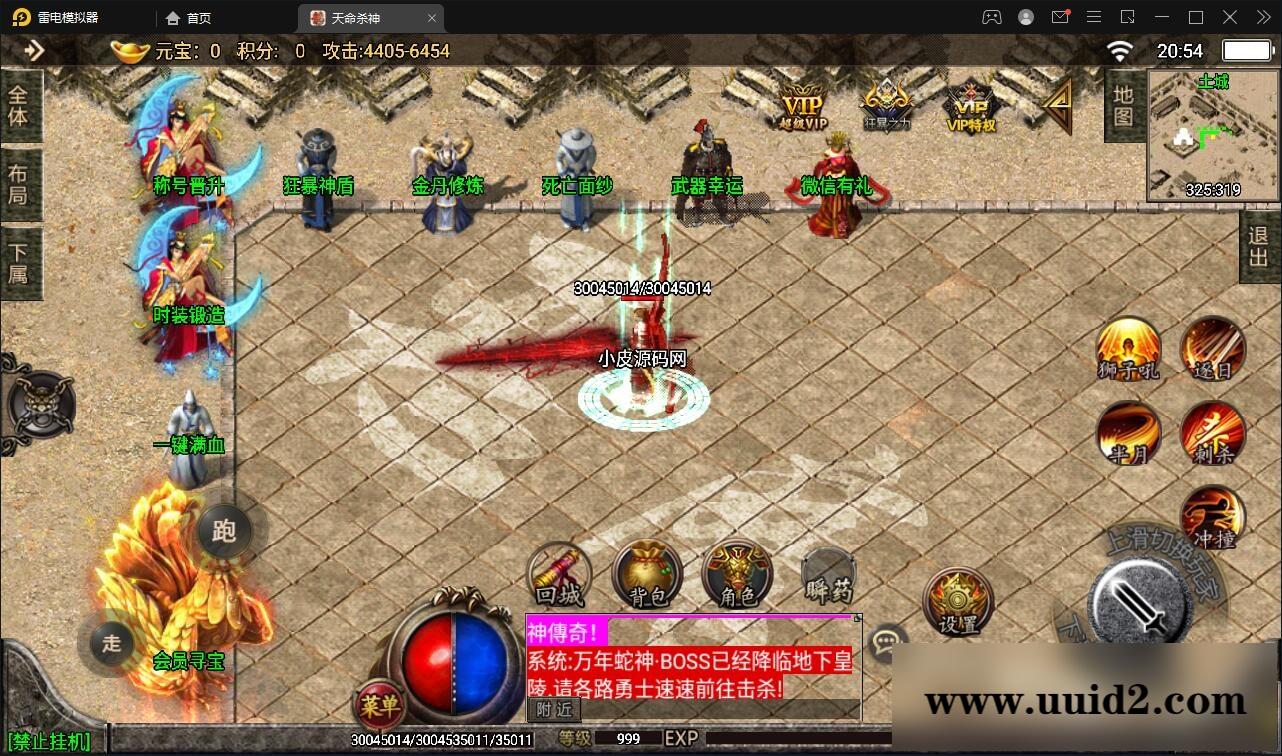Screen dimensions: 1282x756
Task: Expand the LDPlayer toolbar chevron at top right
Action: (x=1262, y=17)
